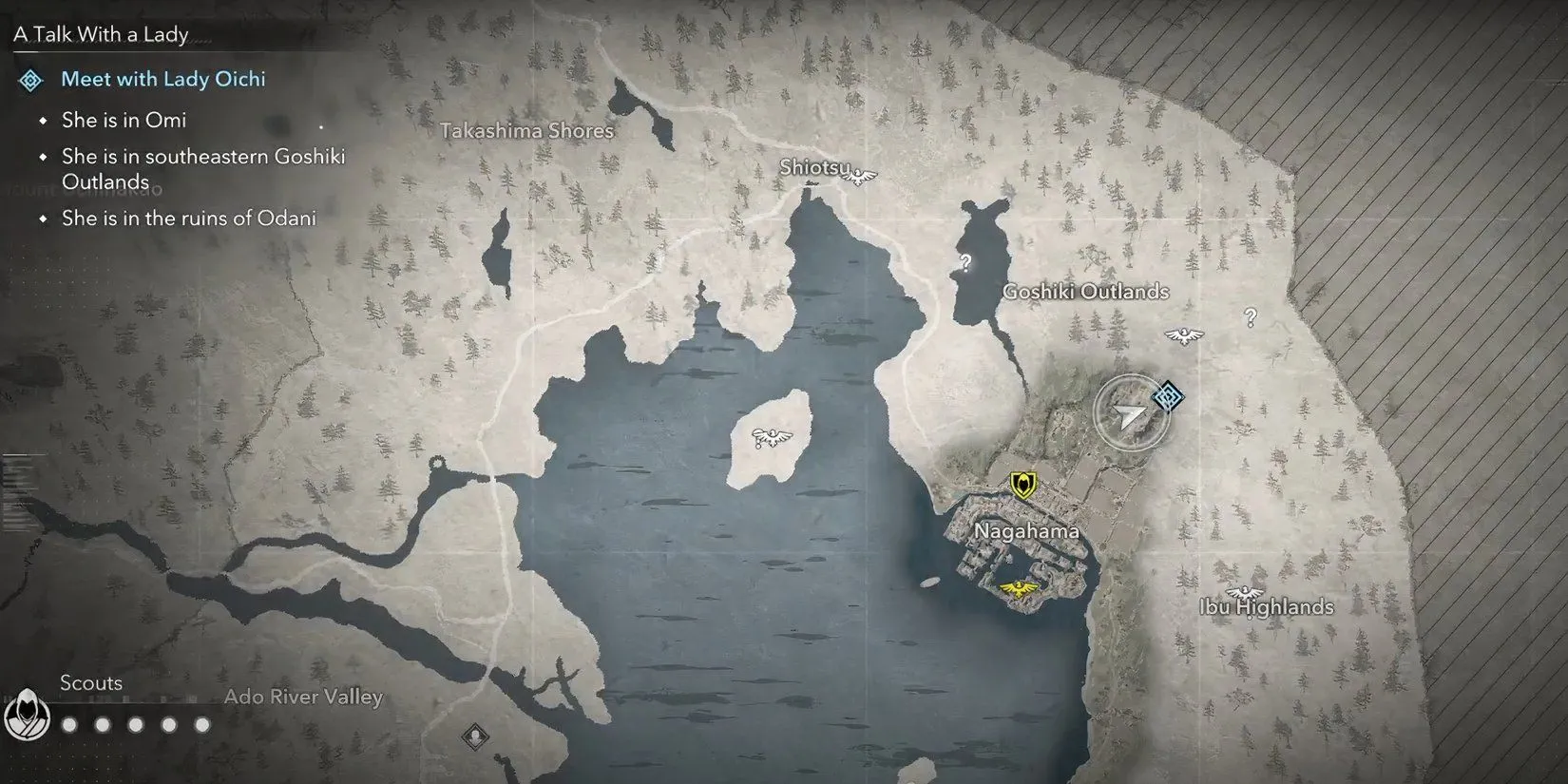Choose the viewpoint eagle on the lake island
1568x784 pixels.
(771, 438)
